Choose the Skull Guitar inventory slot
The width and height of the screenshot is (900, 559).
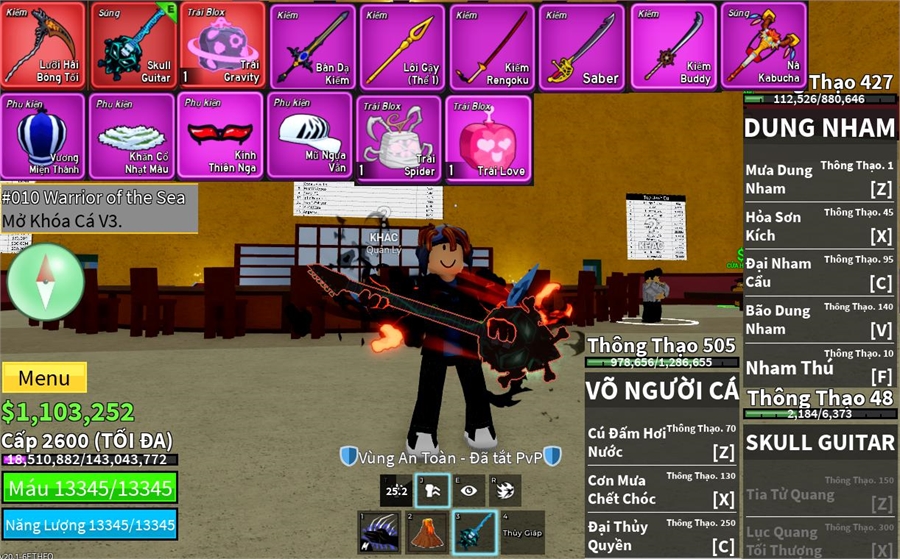(x=132, y=46)
